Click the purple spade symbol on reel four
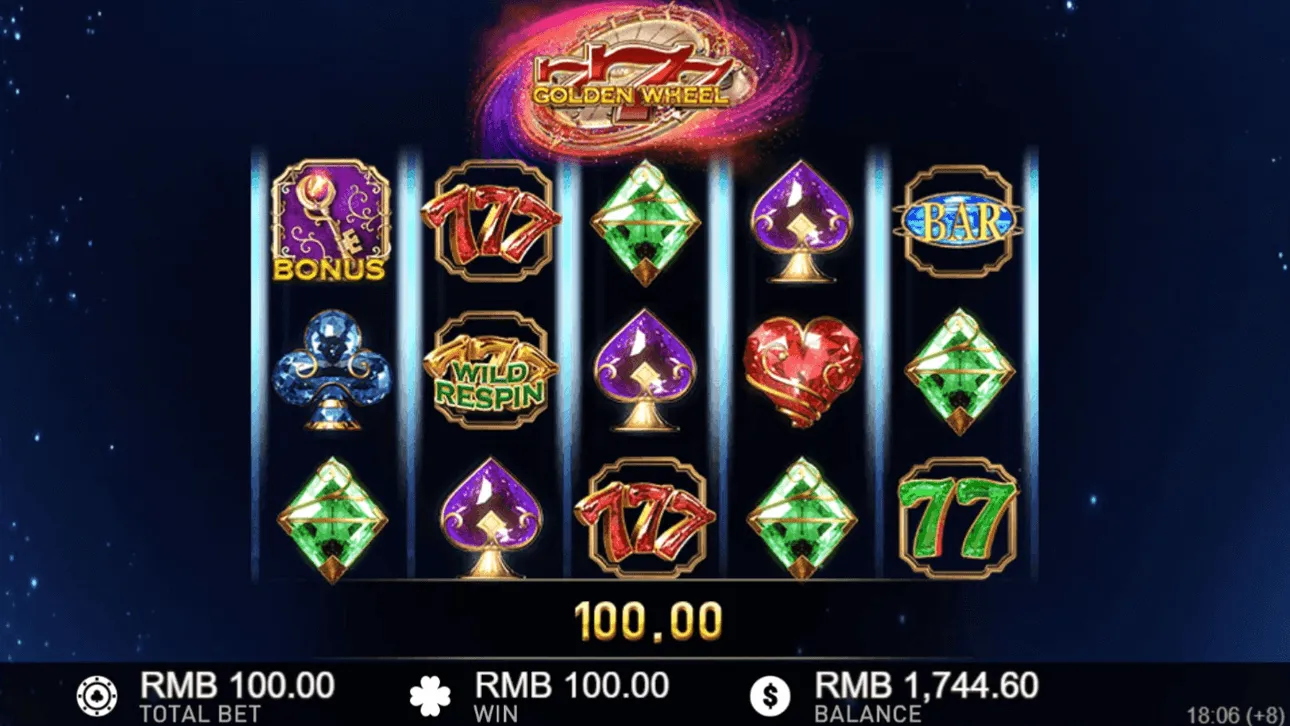The height and width of the screenshot is (726, 1290). click(800, 218)
